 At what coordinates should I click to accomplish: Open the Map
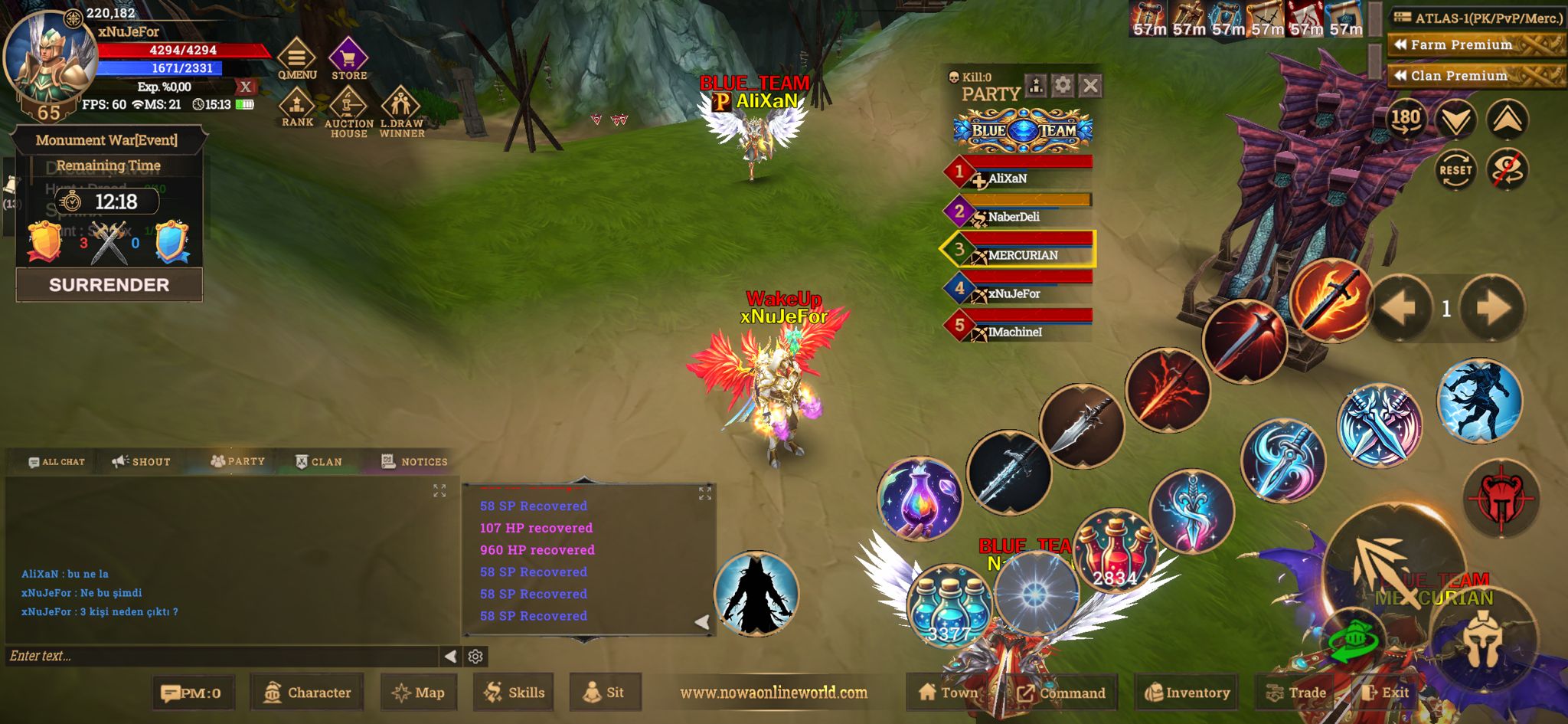pyautogui.click(x=419, y=693)
